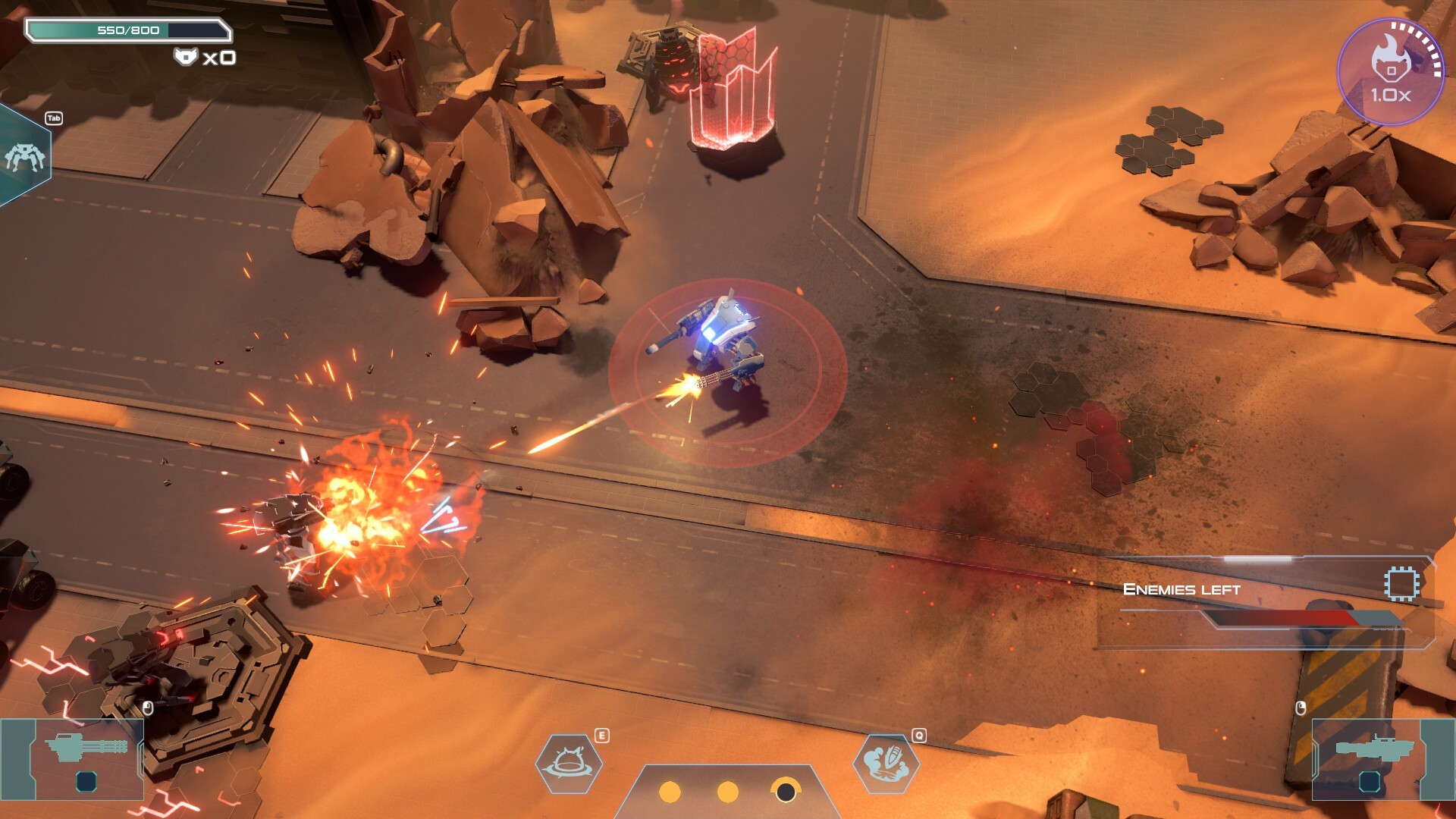This screenshot has width=1456, height=819.
Task: Activate the ground stomp shockwave ability
Action: click(569, 763)
